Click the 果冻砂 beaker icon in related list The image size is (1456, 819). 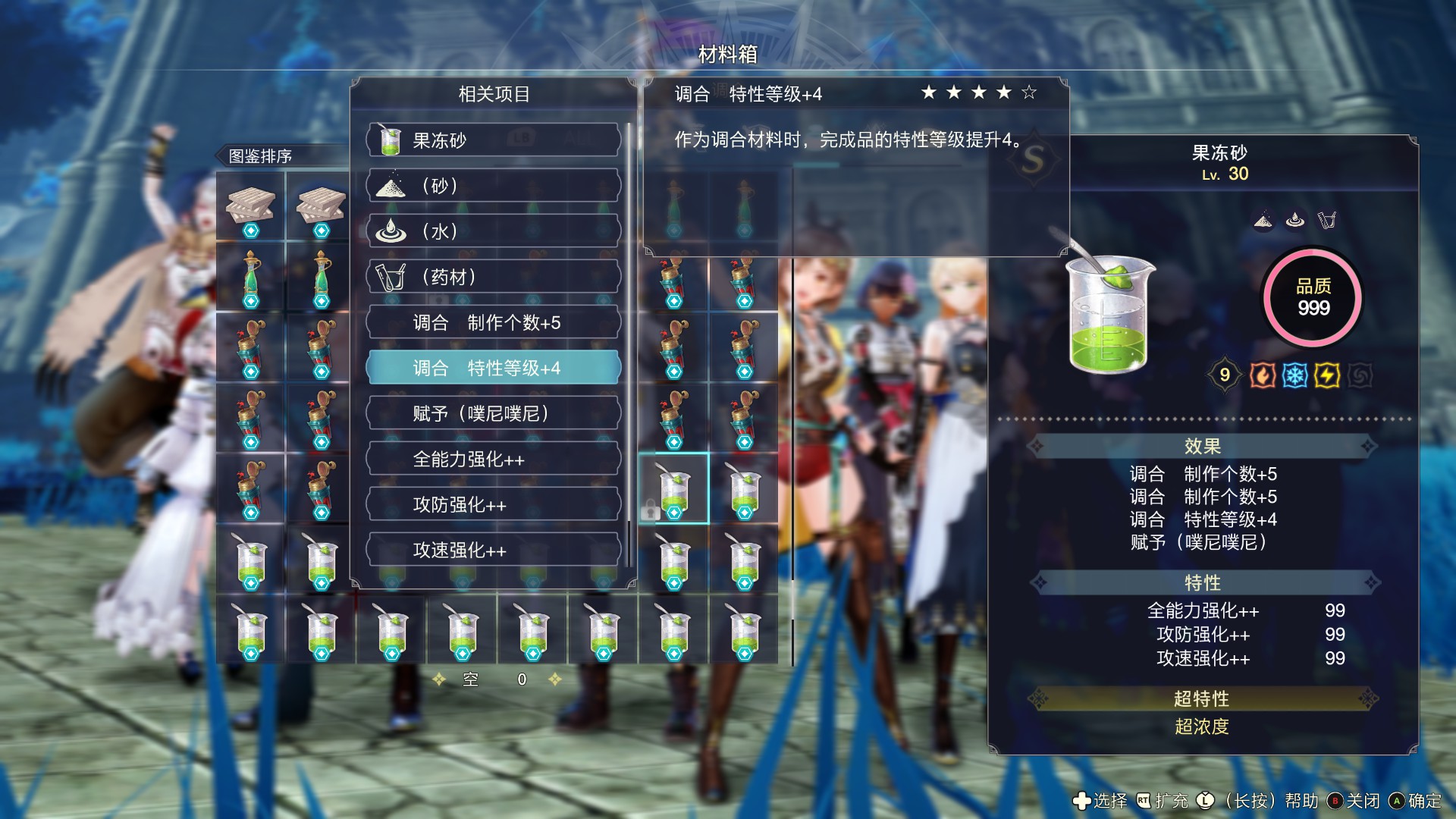pyautogui.click(x=391, y=140)
